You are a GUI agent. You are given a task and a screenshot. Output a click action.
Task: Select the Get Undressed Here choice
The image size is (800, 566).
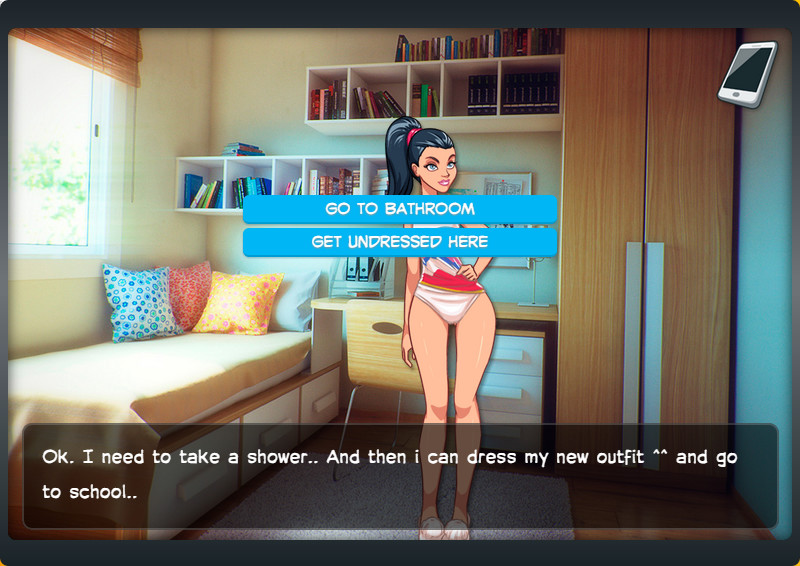[400, 242]
